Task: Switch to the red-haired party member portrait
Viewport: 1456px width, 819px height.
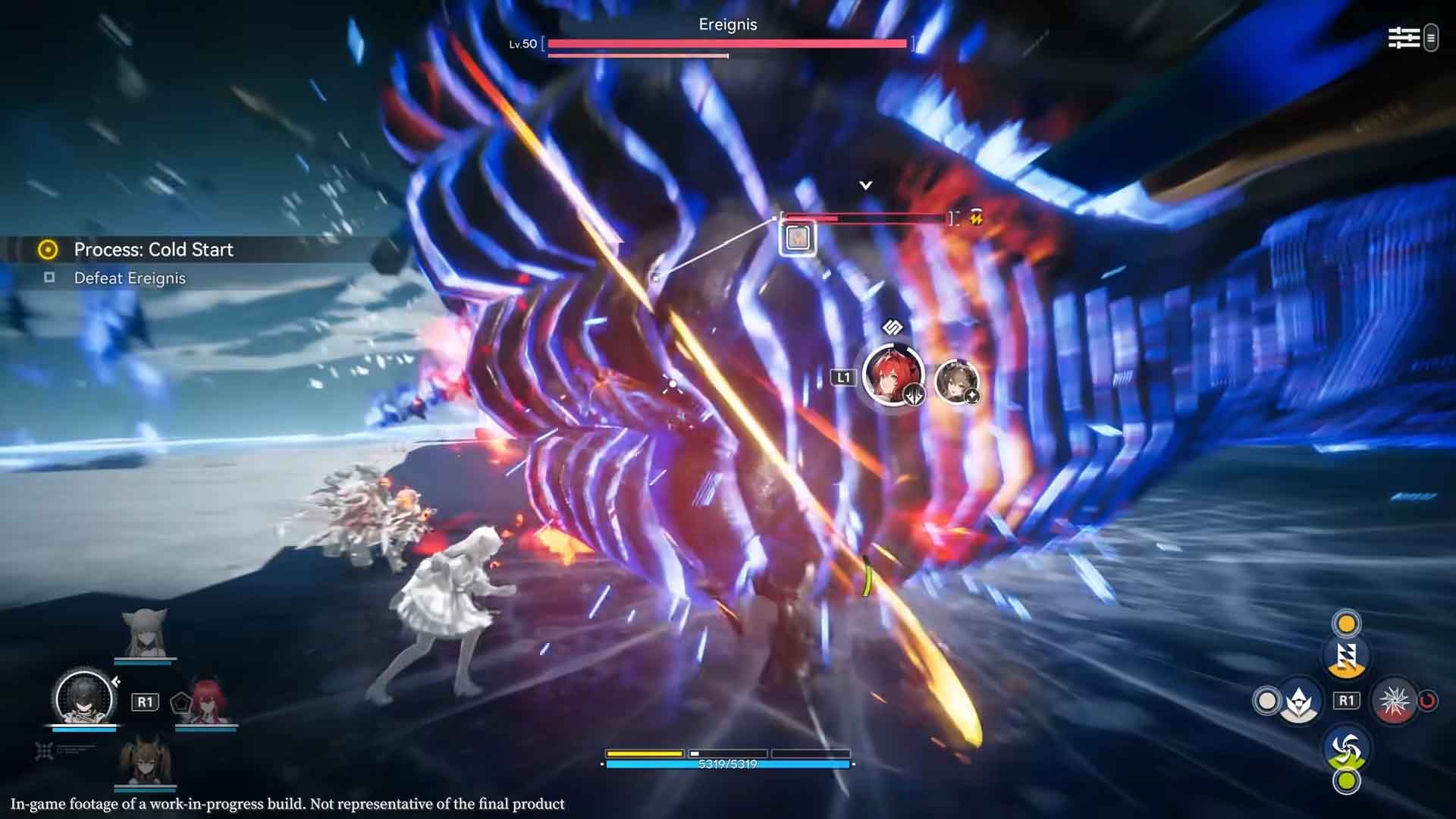Action: 206,701
